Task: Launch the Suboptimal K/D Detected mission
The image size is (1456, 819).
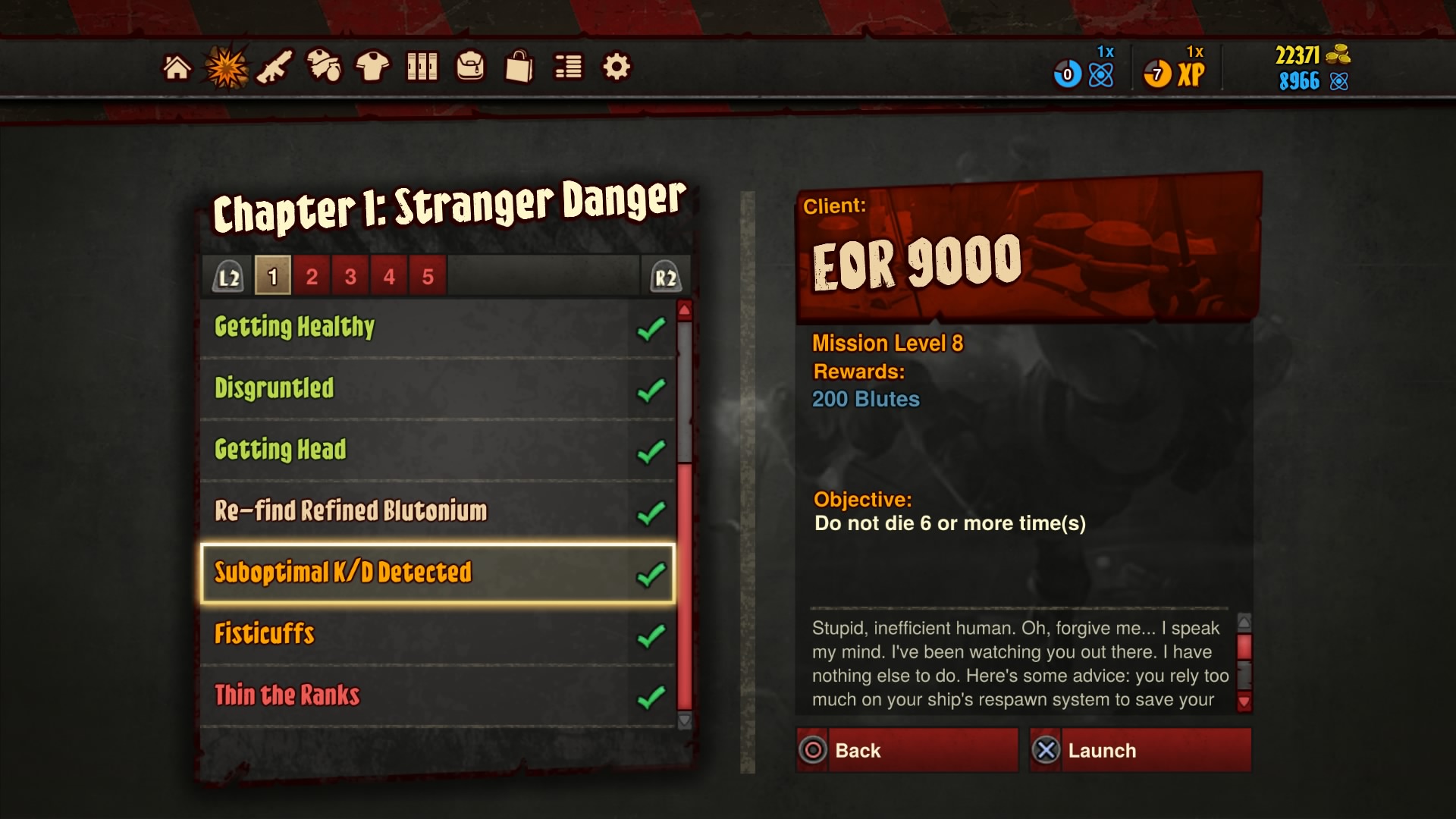Action: (1139, 750)
